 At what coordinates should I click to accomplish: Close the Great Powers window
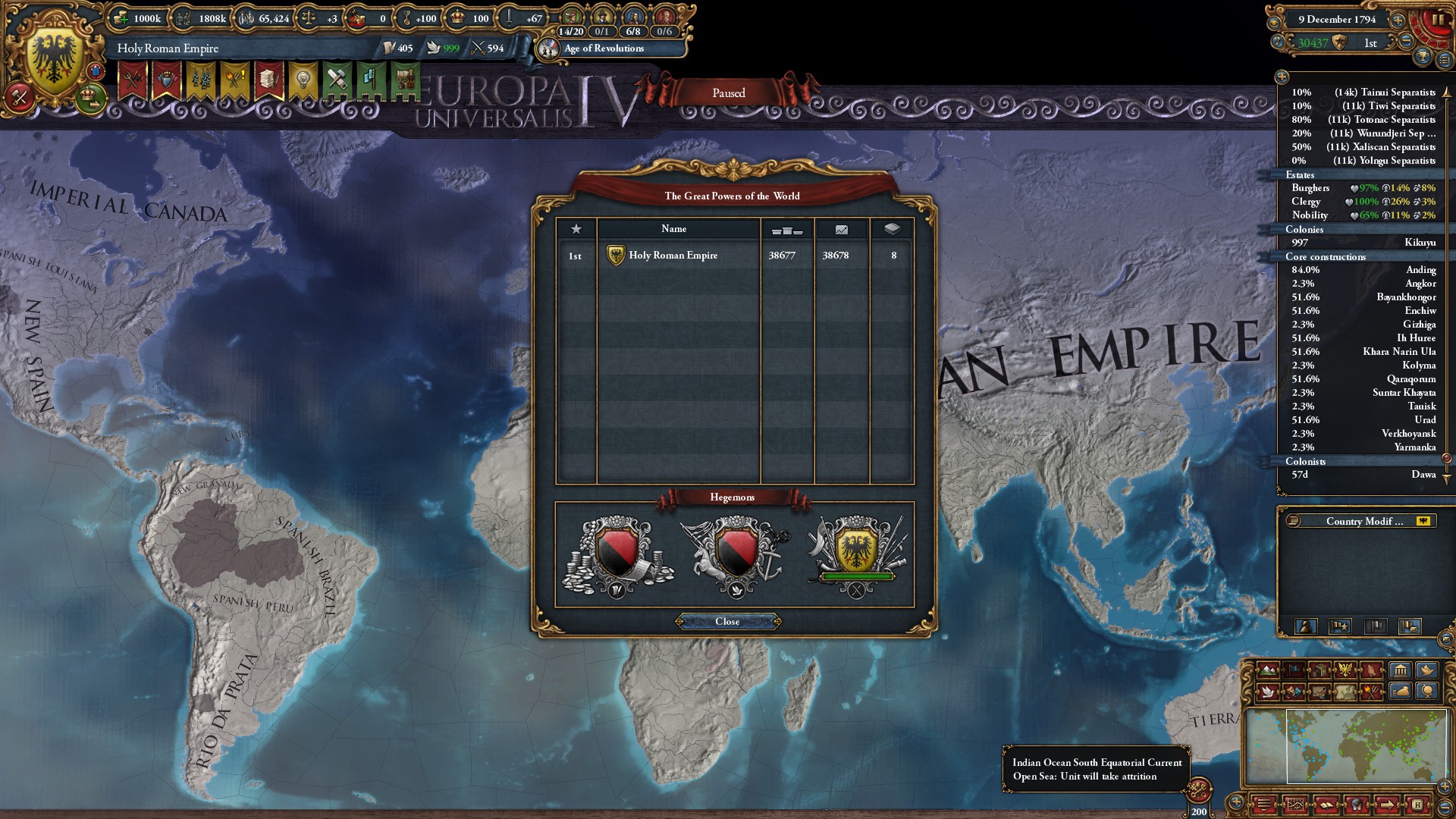coord(728,621)
